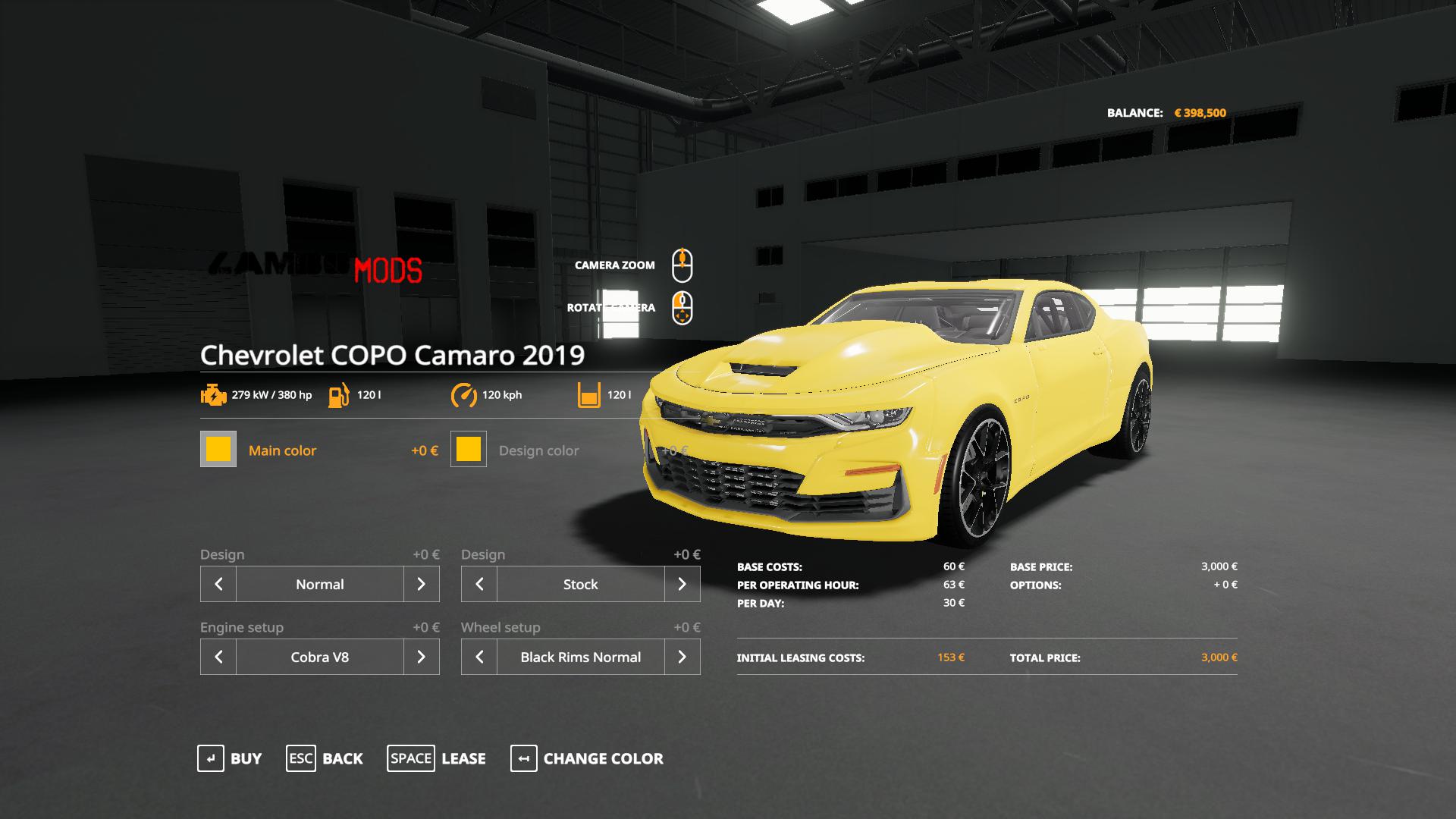Advance to next design after Normal
This screenshot has height=819, width=1456.
point(422,584)
